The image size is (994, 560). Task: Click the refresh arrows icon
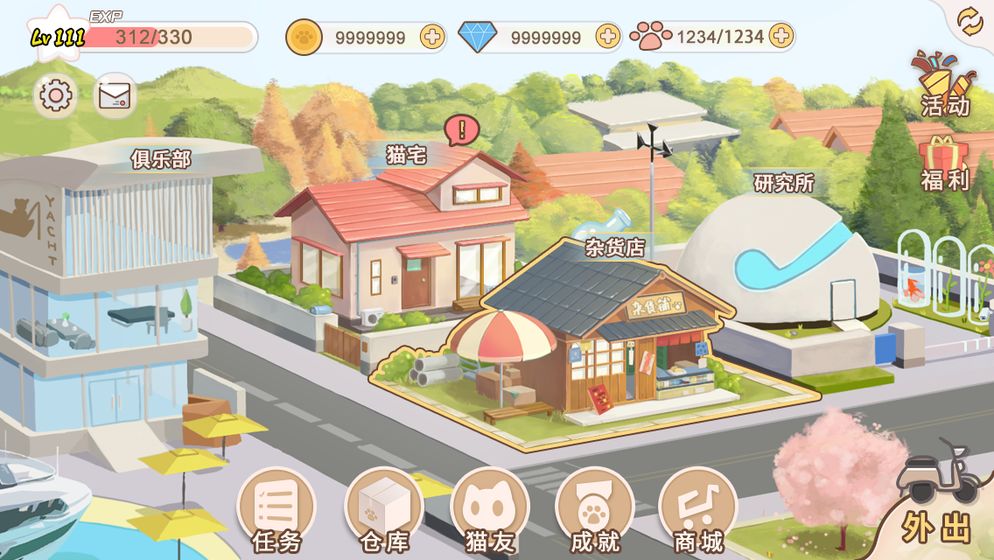[x=969, y=21]
